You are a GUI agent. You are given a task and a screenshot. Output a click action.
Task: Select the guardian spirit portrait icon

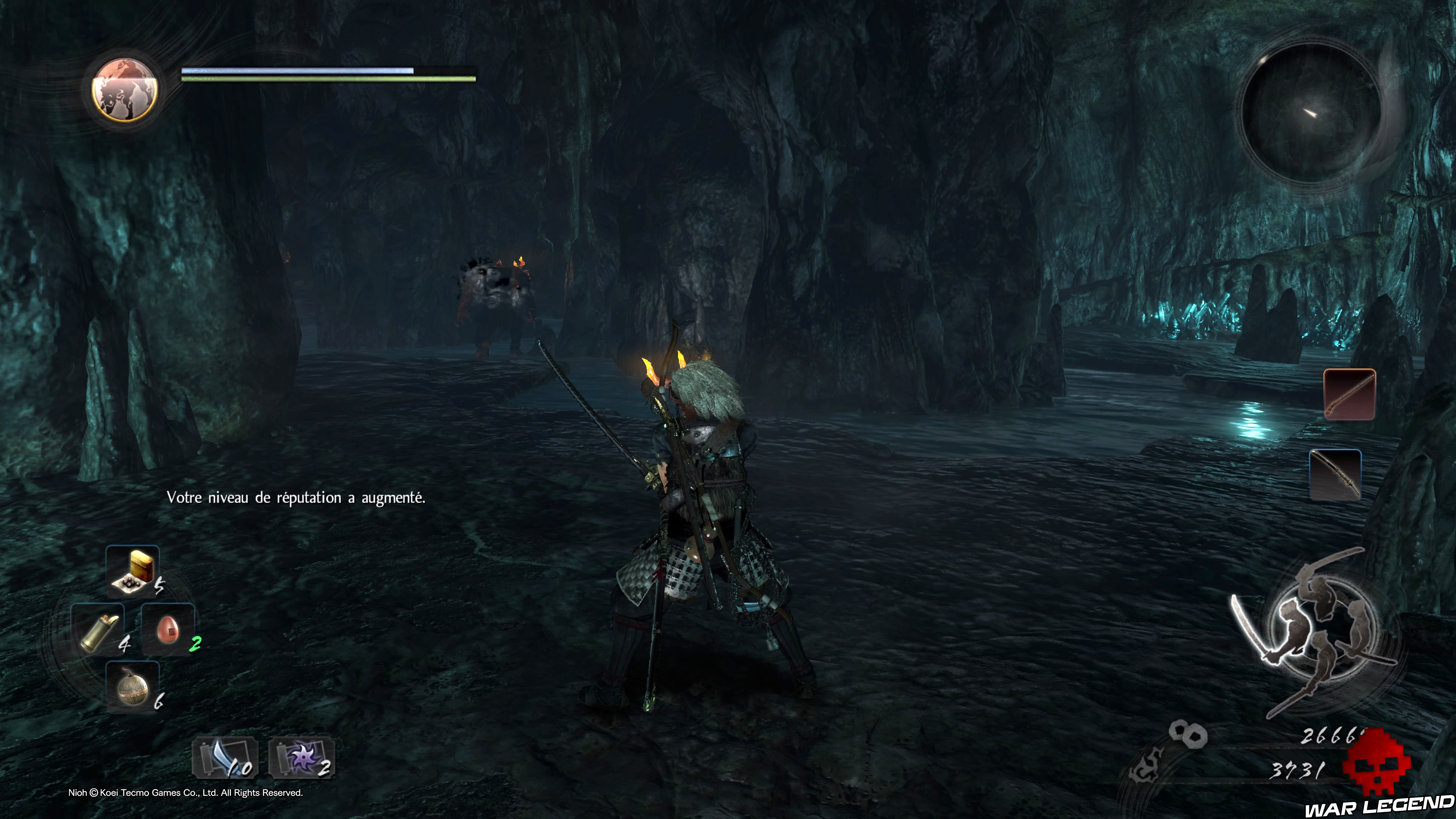pyautogui.click(x=124, y=90)
